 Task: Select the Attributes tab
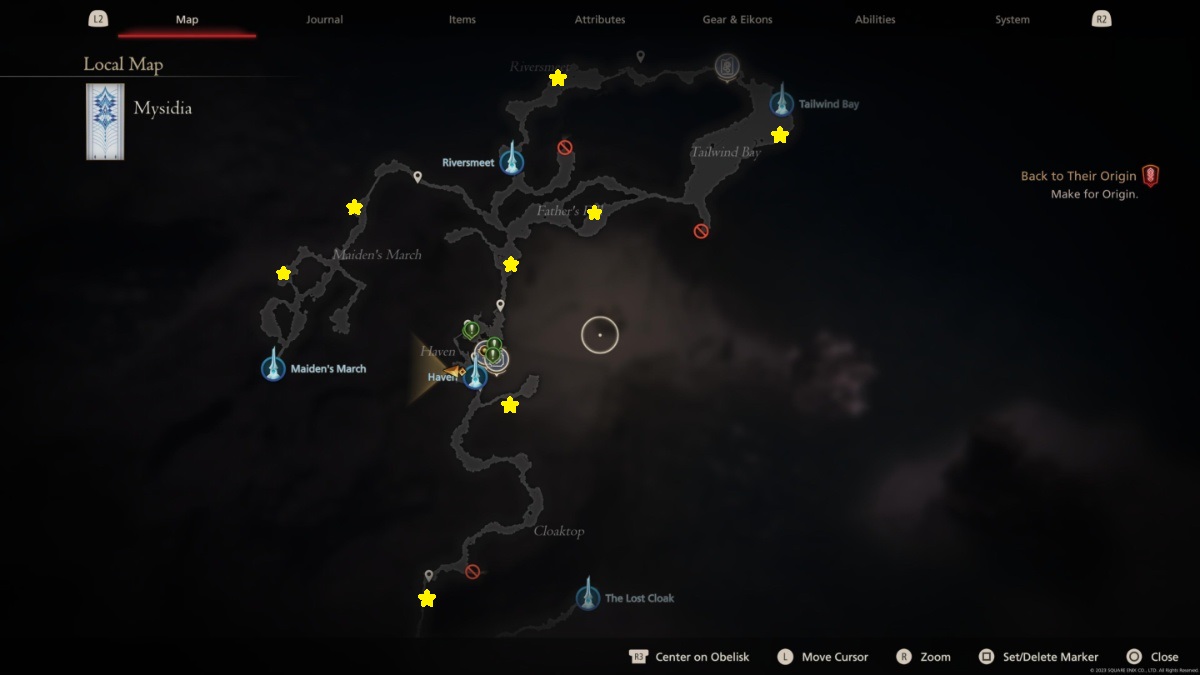pyautogui.click(x=600, y=19)
